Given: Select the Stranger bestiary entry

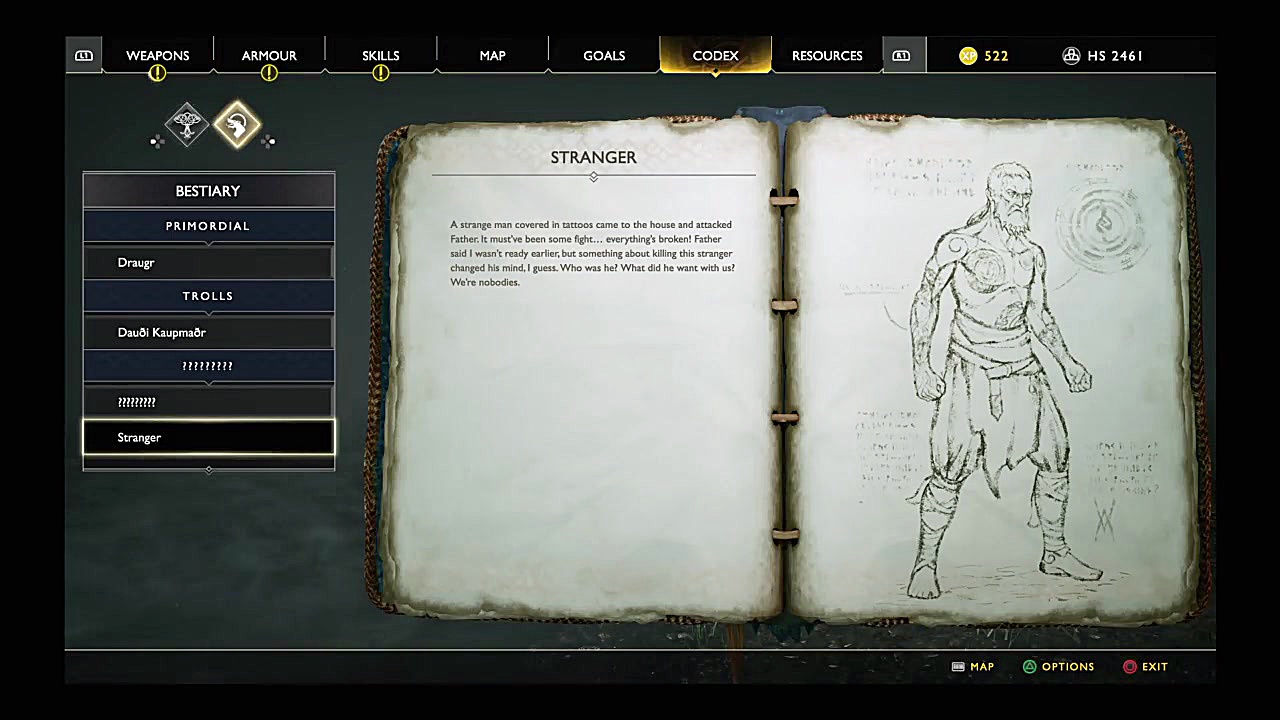Looking at the screenshot, I should 208,438.
